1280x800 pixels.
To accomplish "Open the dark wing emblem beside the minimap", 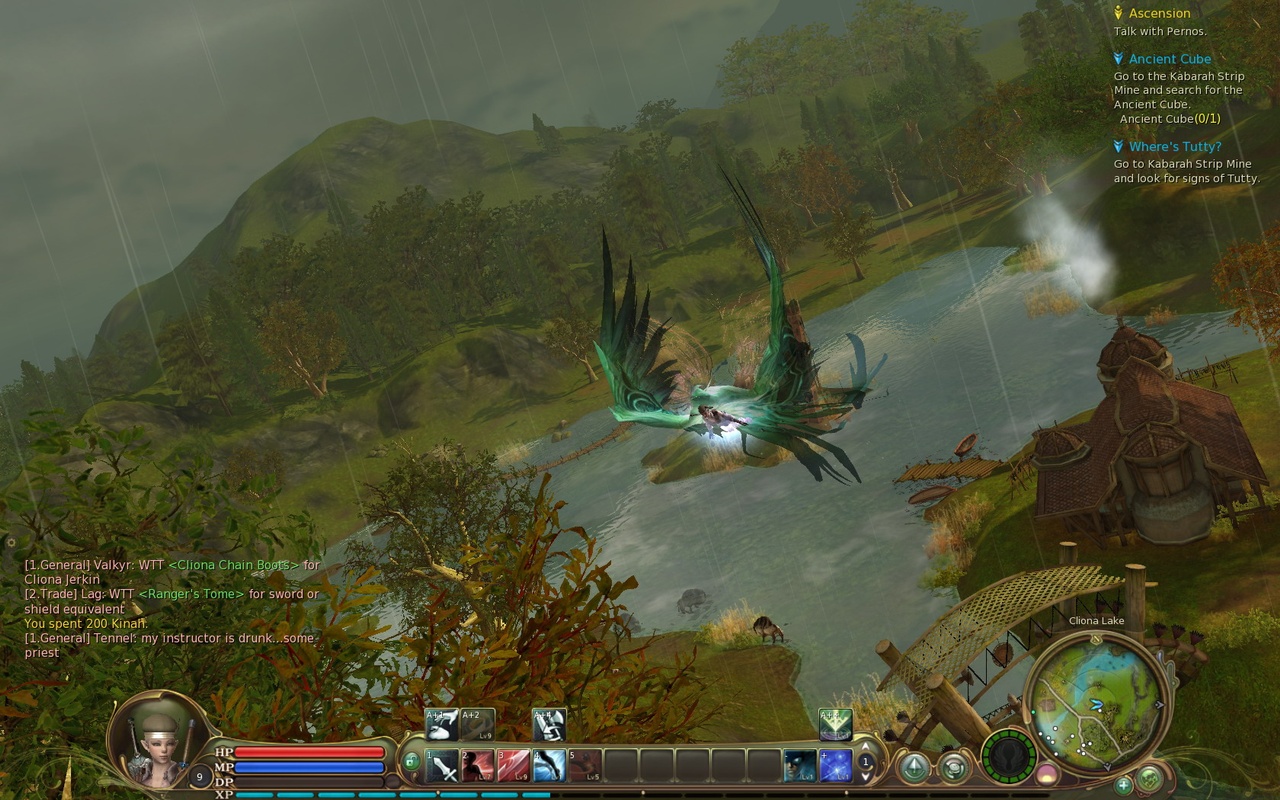I will click(x=1007, y=757).
